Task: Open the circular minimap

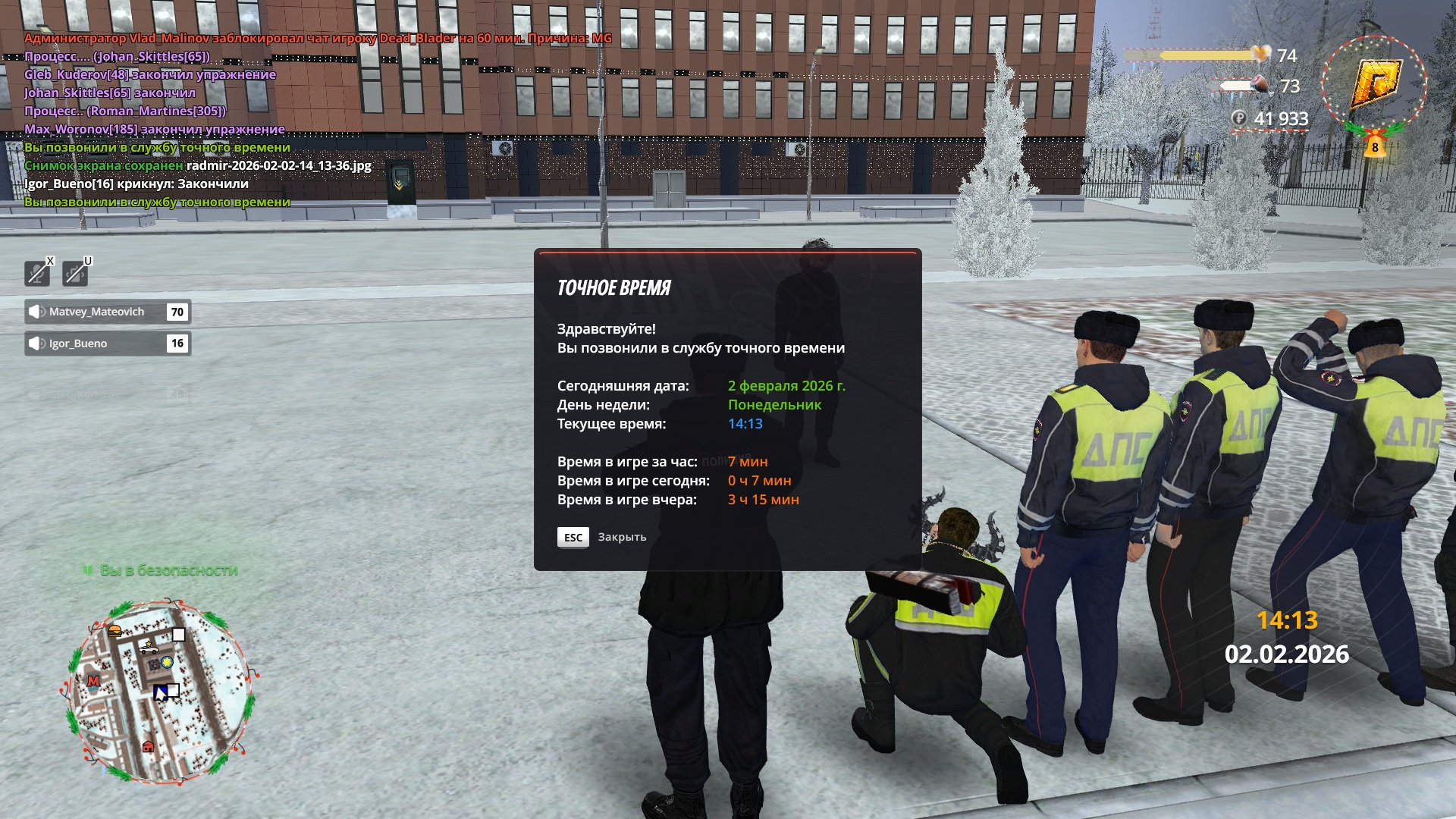Action: (x=160, y=692)
